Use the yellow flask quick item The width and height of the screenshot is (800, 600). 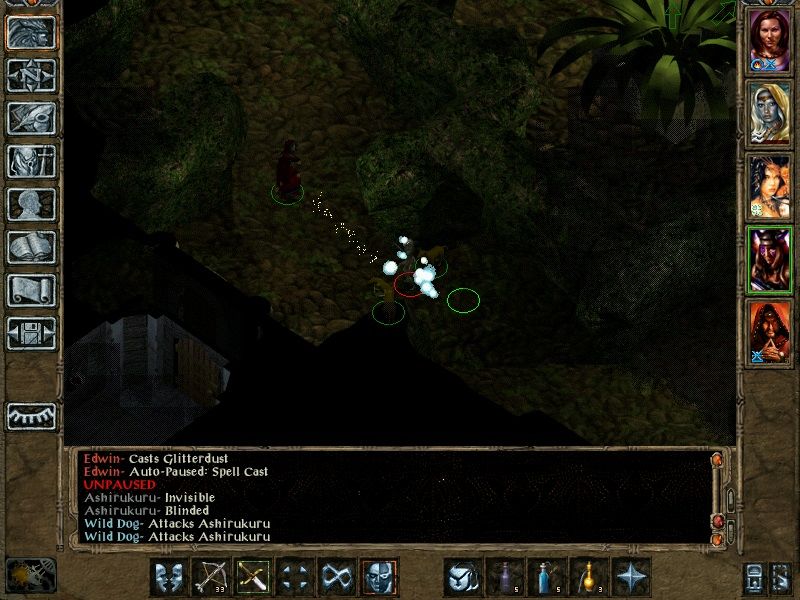coord(590,578)
